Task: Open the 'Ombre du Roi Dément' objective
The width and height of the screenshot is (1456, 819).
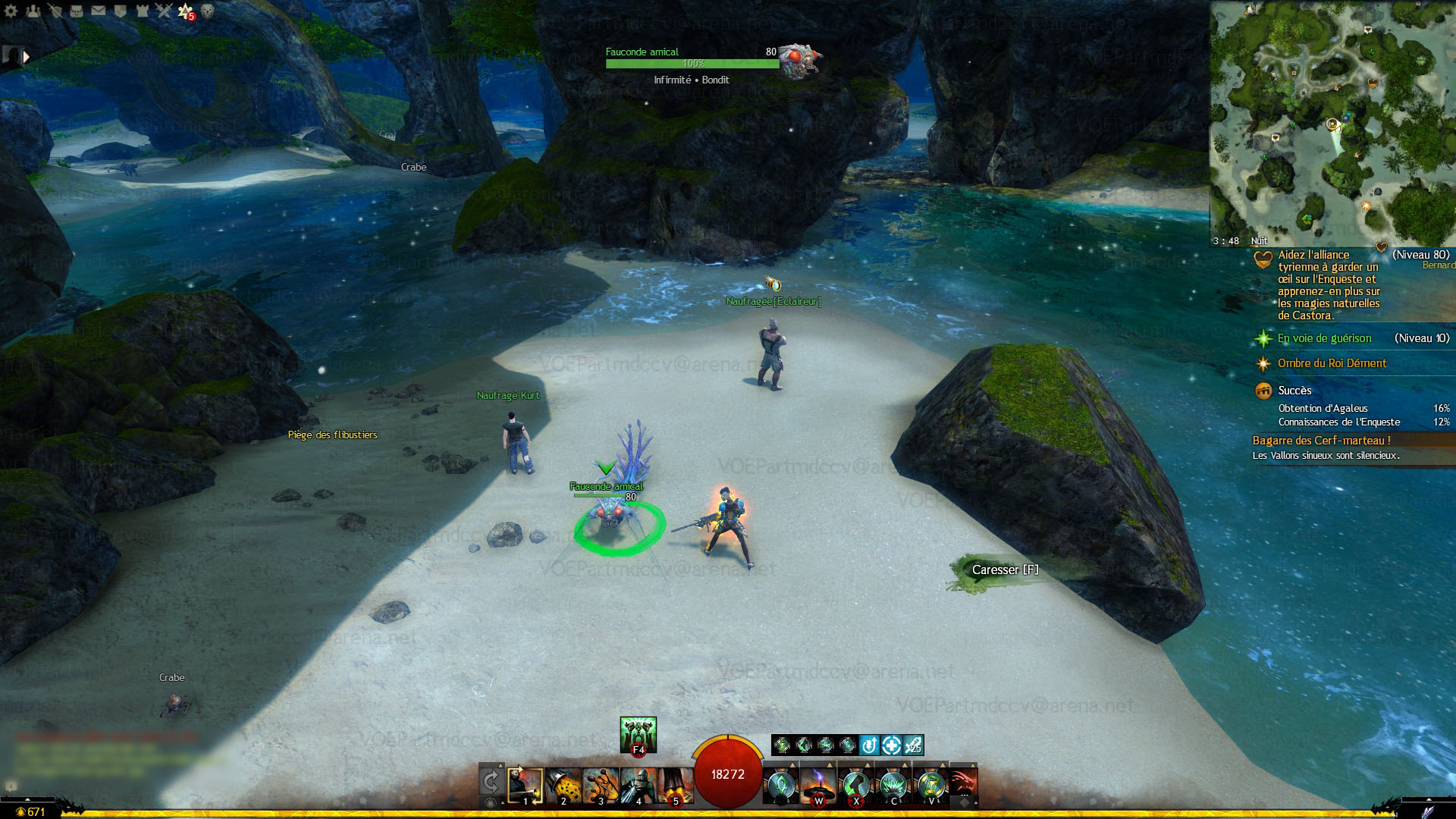Action: pyautogui.click(x=1332, y=363)
